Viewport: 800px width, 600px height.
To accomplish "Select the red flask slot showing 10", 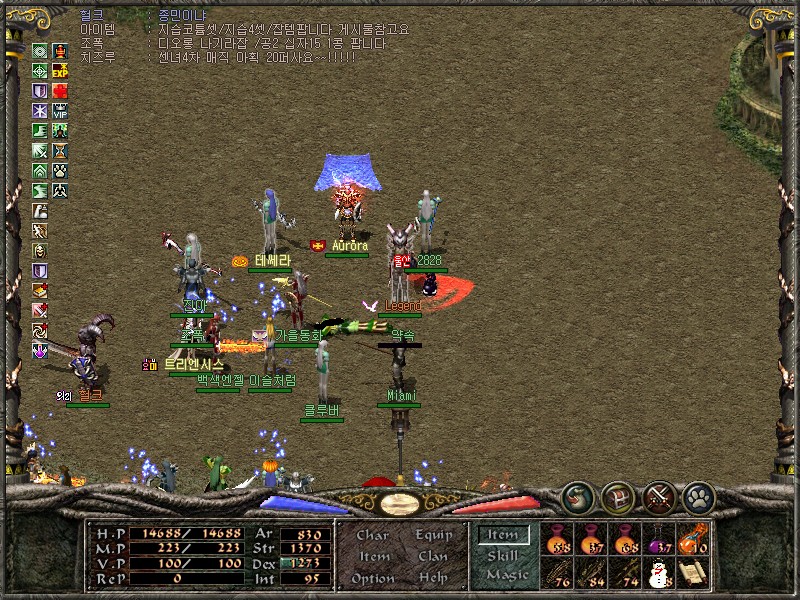I will click(x=693, y=539).
